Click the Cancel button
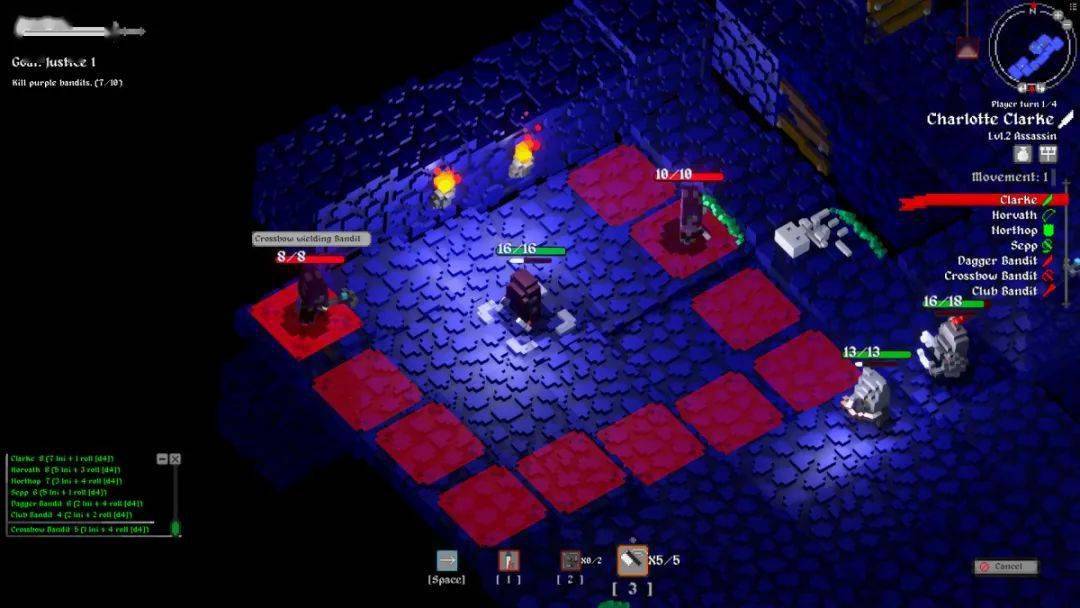Viewport: 1080px width, 608px height. point(1006,567)
